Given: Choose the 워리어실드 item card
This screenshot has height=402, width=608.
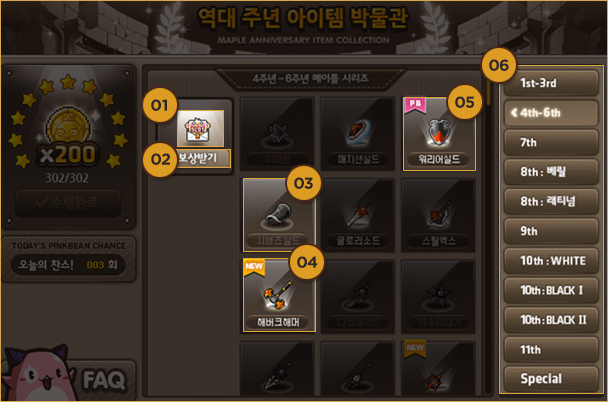Looking at the screenshot, I should coord(440,135).
